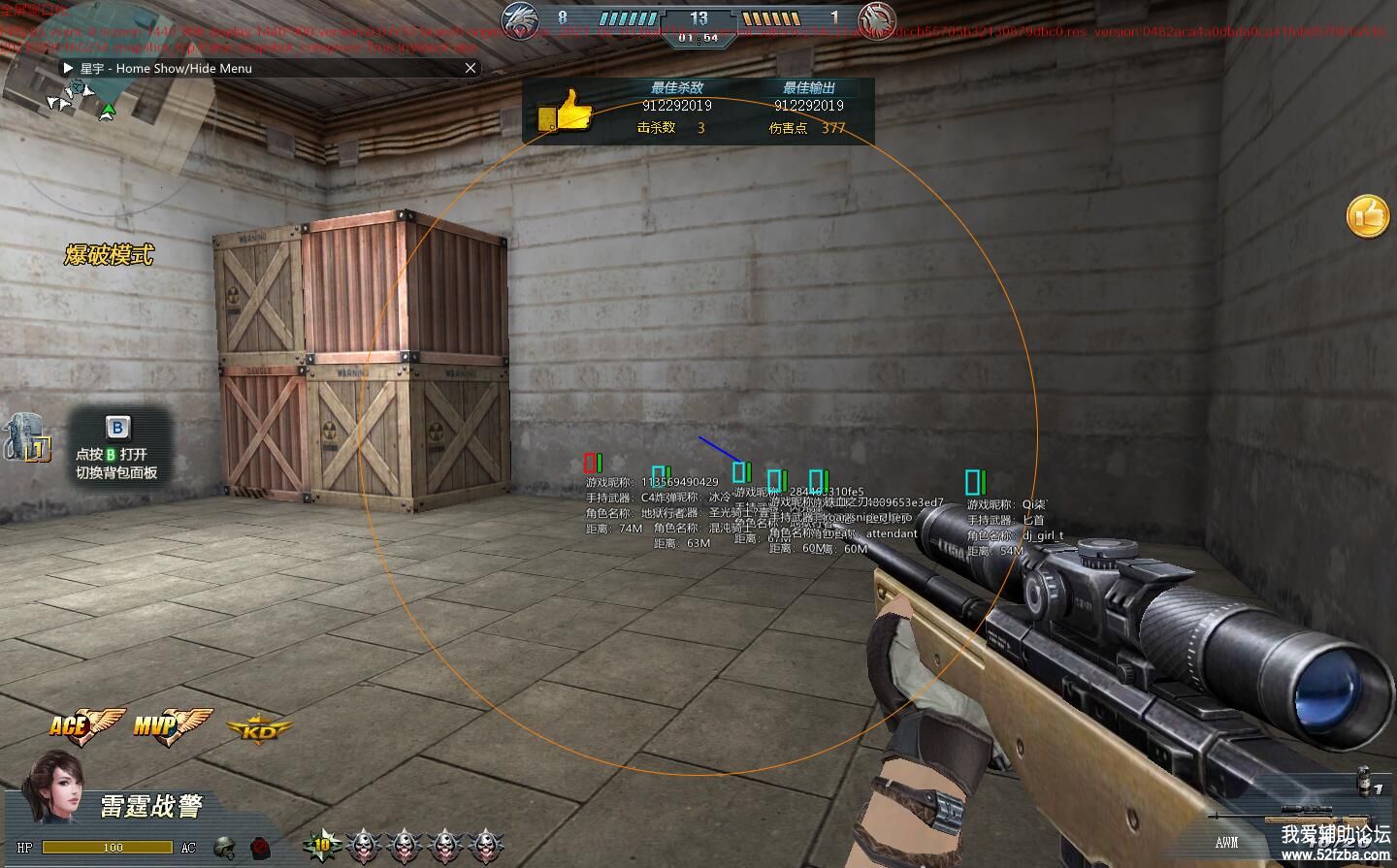Select the green star rank 10 badge
The width and height of the screenshot is (1397, 868).
pos(321,845)
